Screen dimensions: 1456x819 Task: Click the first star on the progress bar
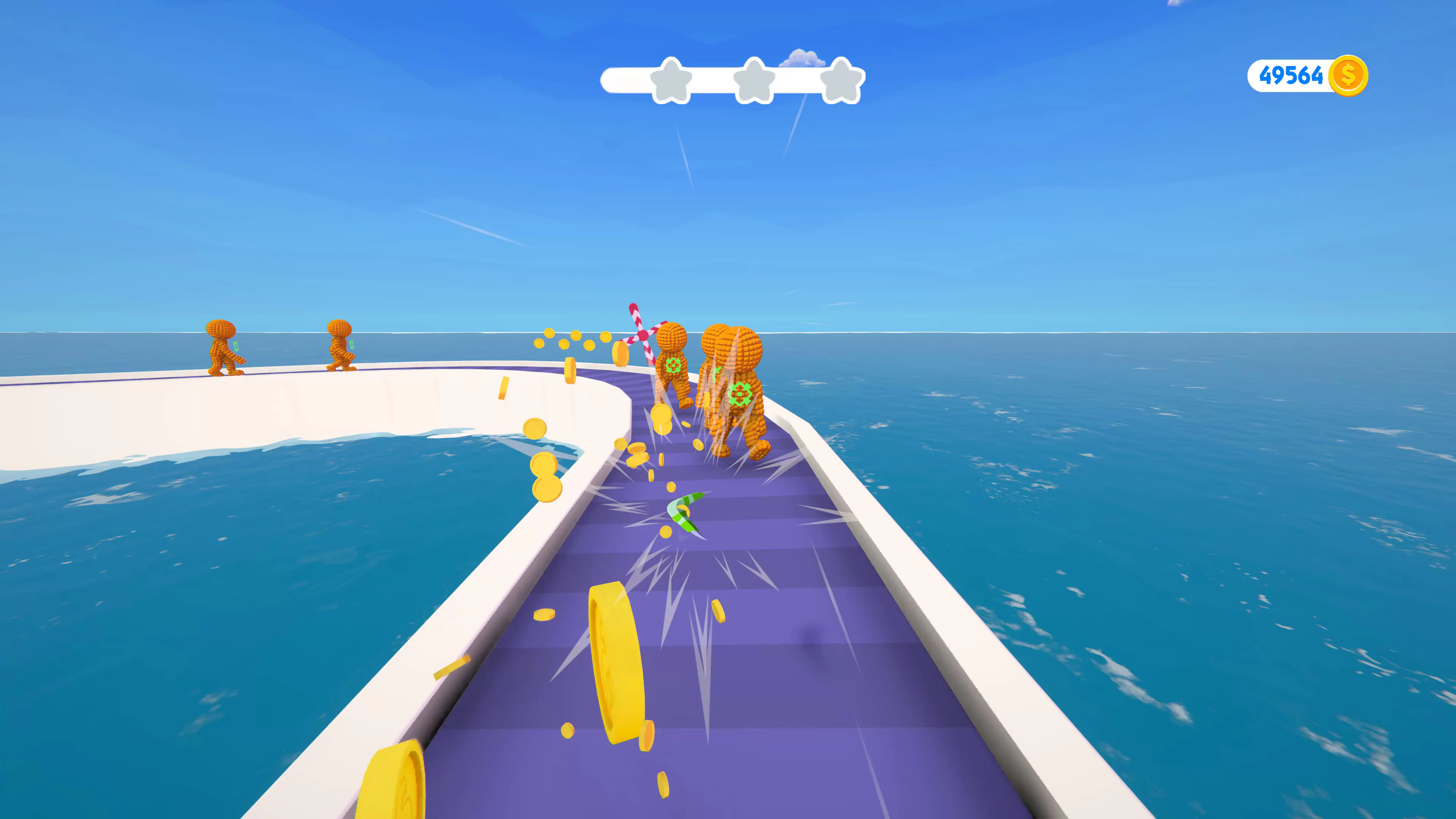coord(672,82)
